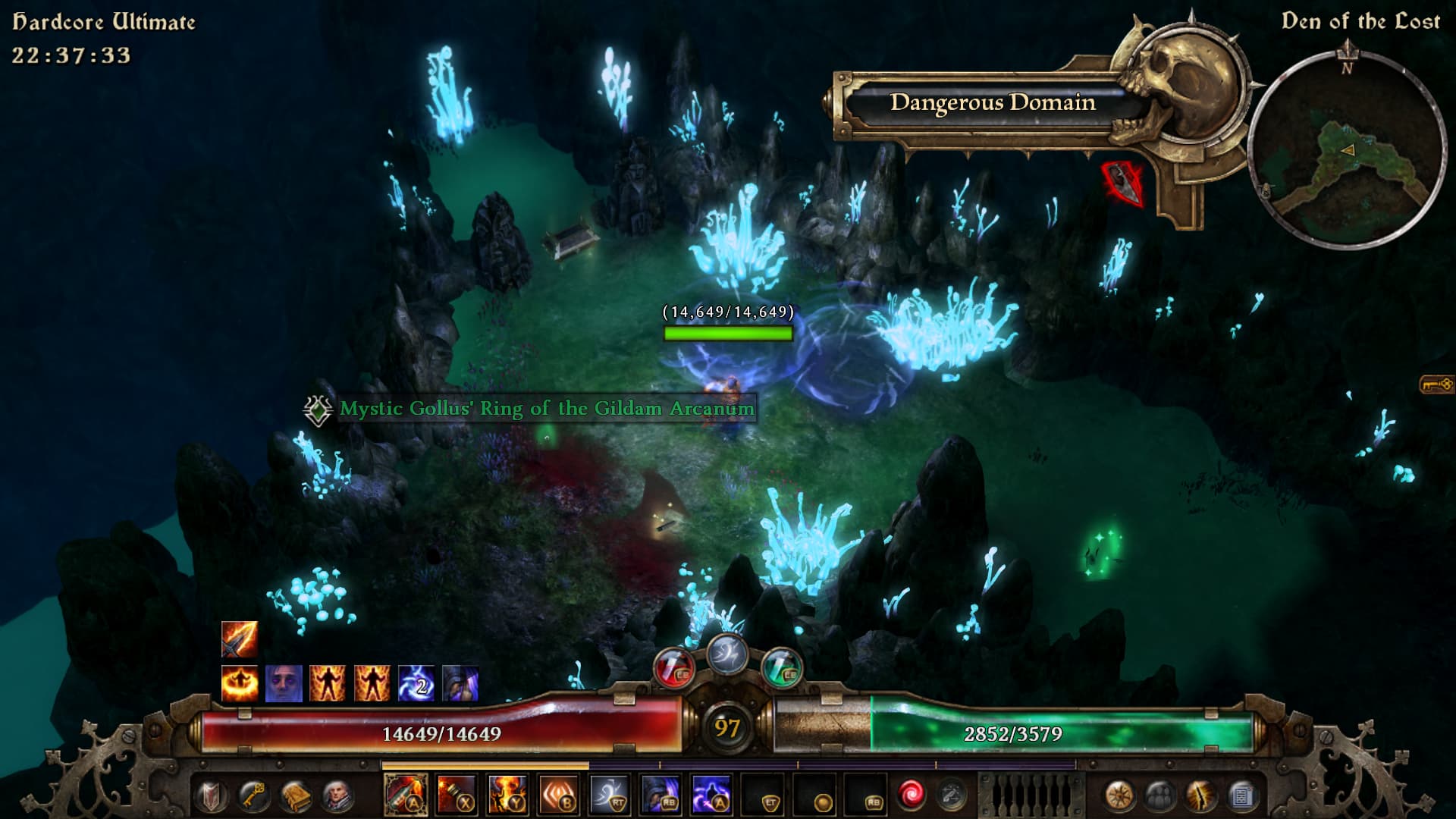Screen dimensions: 1456x819
Task: Activate the red spiral rift portal button
Action: (x=911, y=795)
